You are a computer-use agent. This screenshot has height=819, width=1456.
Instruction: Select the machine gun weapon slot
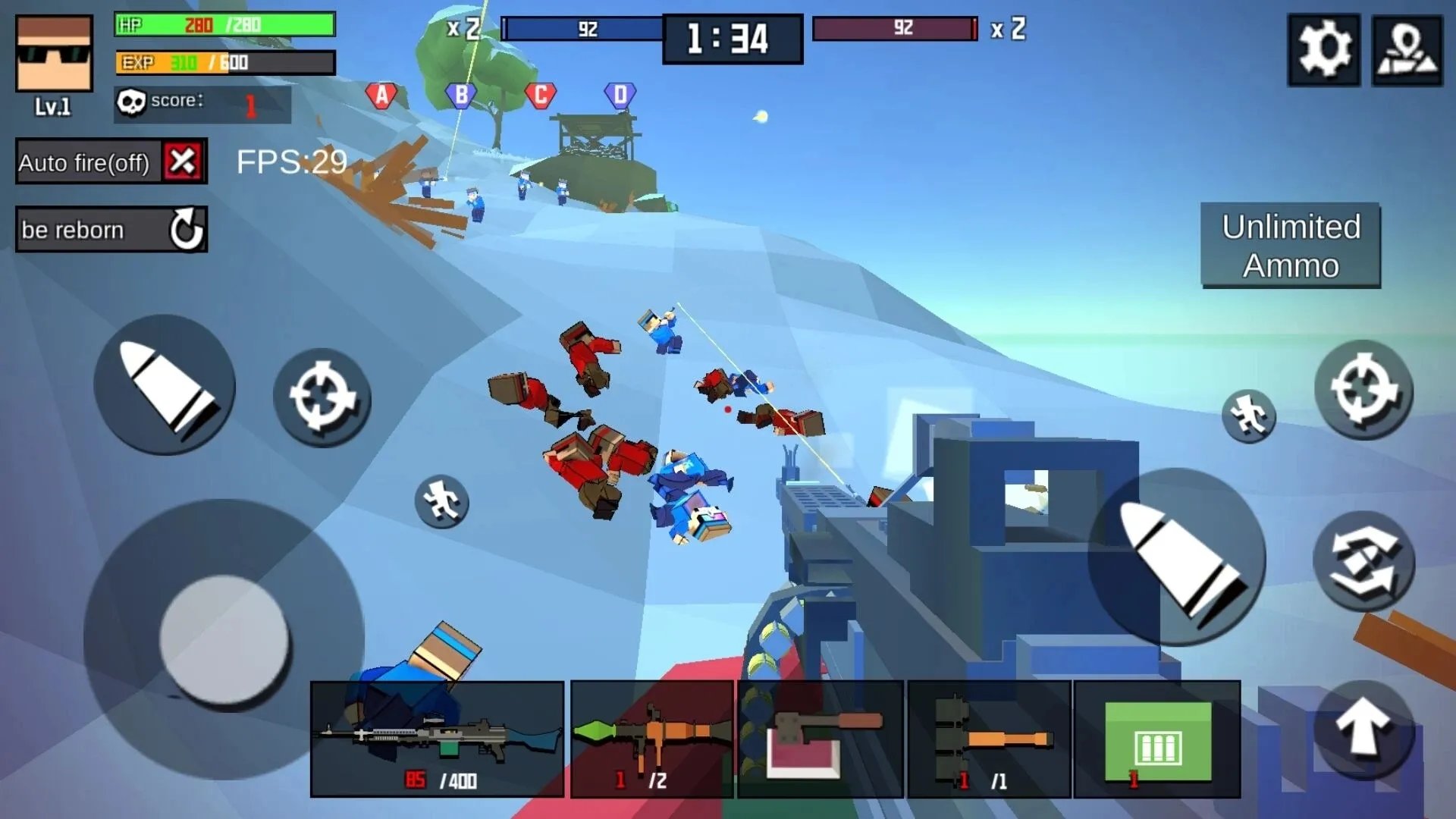tap(438, 739)
